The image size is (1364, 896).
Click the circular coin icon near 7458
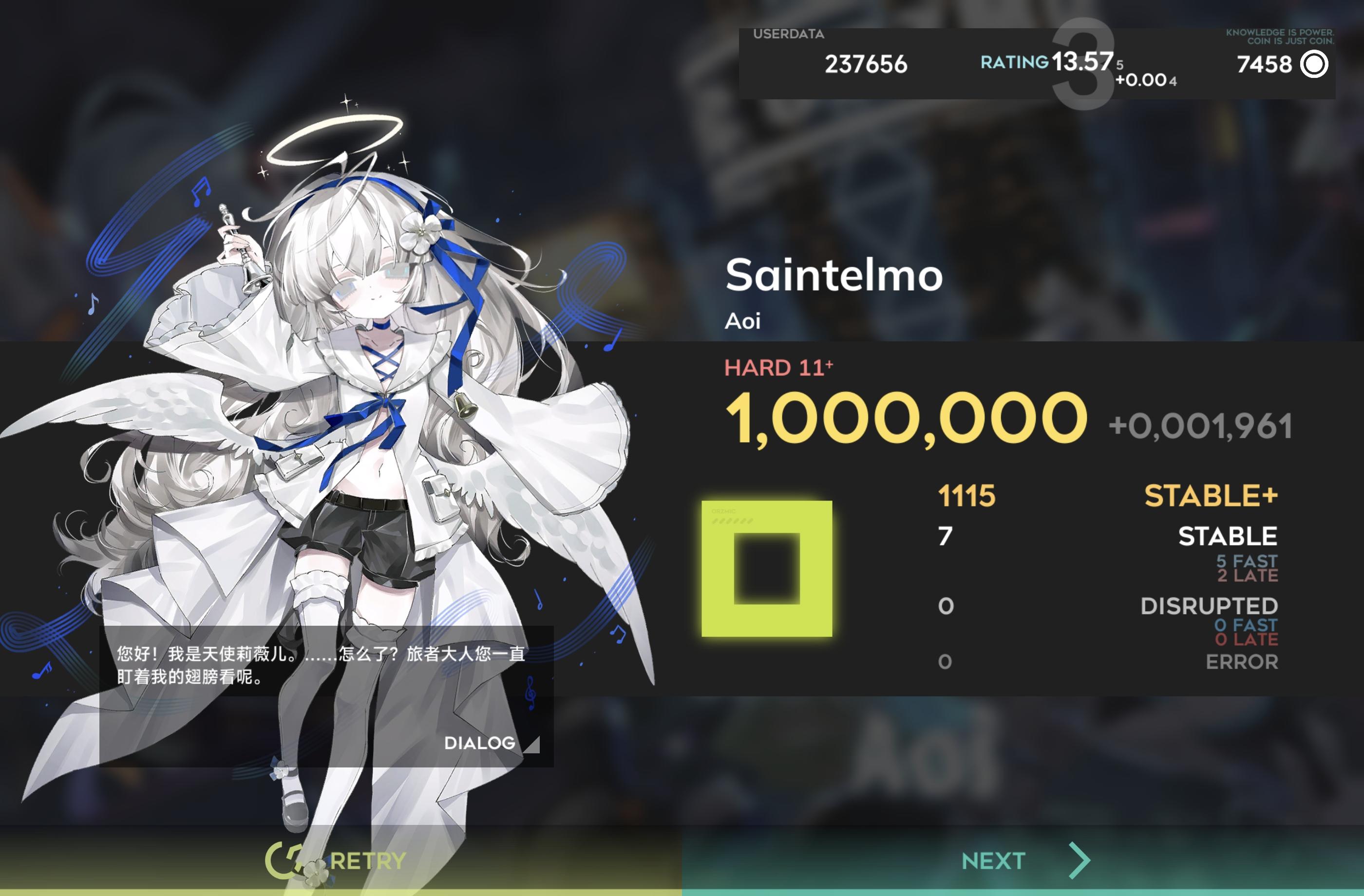point(1312,65)
